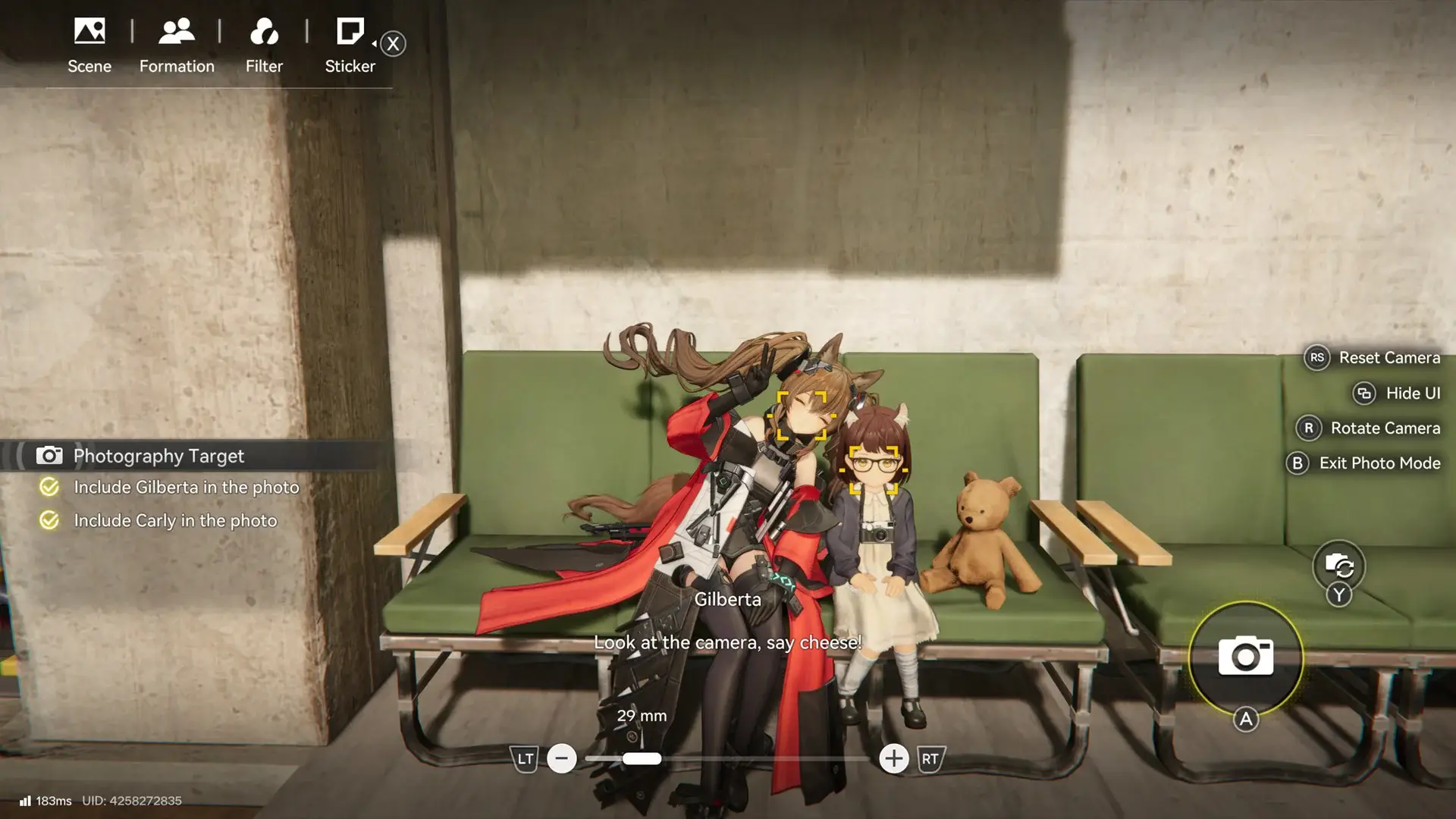Click the Photography Target camera icon
This screenshot has width=1456, height=819.
(50, 455)
